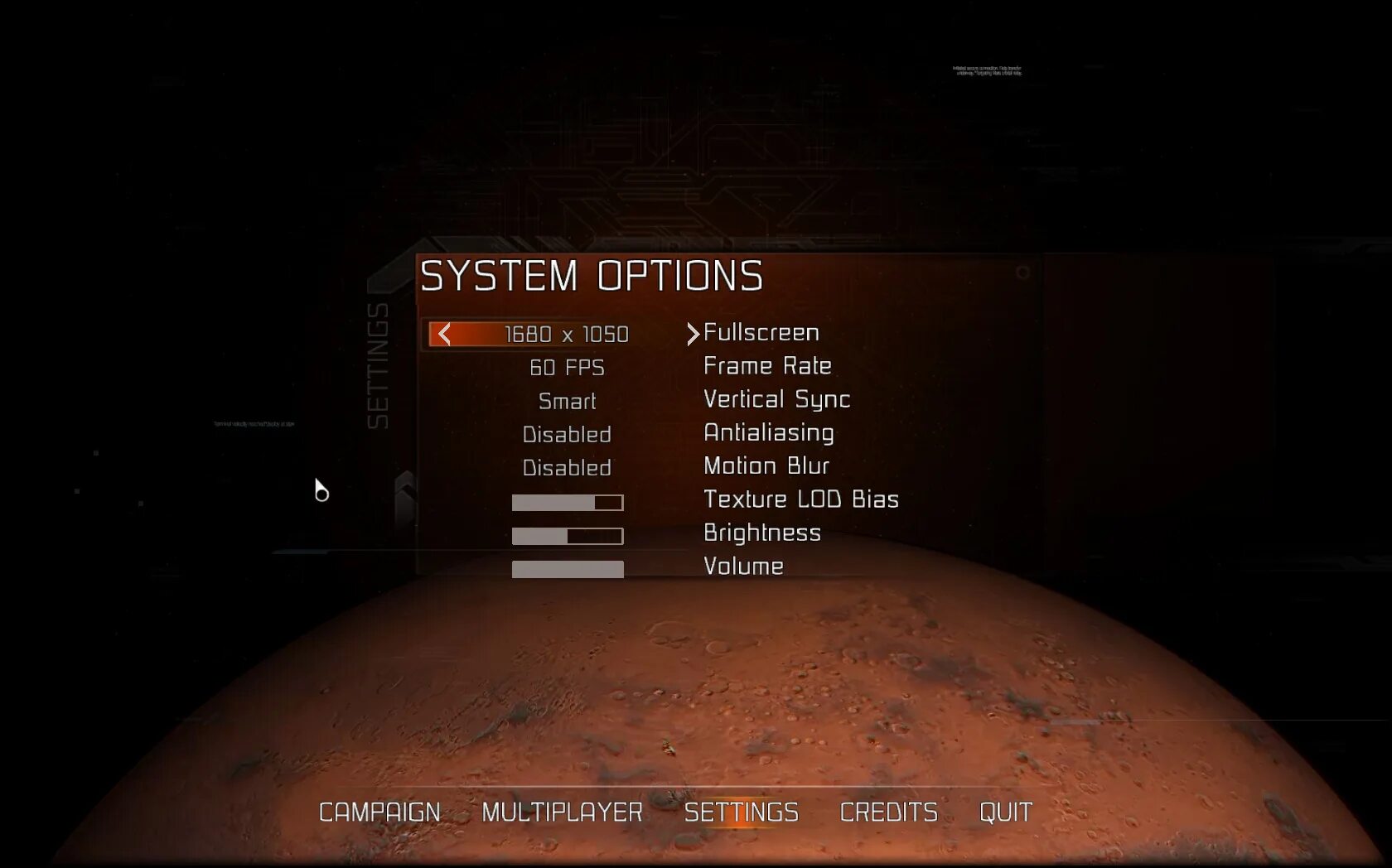This screenshot has height=868, width=1392.
Task: Change the Volume slider bar
Action: pyautogui.click(x=568, y=569)
